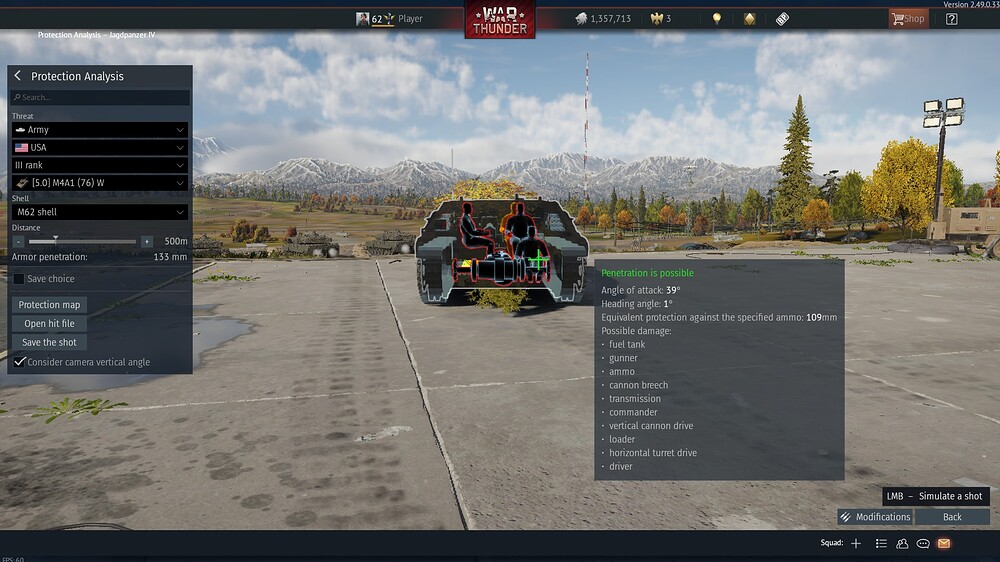Image resolution: width=1000 pixels, height=562 pixels.
Task: Open the orange mail envelope icon
Action: (x=943, y=543)
